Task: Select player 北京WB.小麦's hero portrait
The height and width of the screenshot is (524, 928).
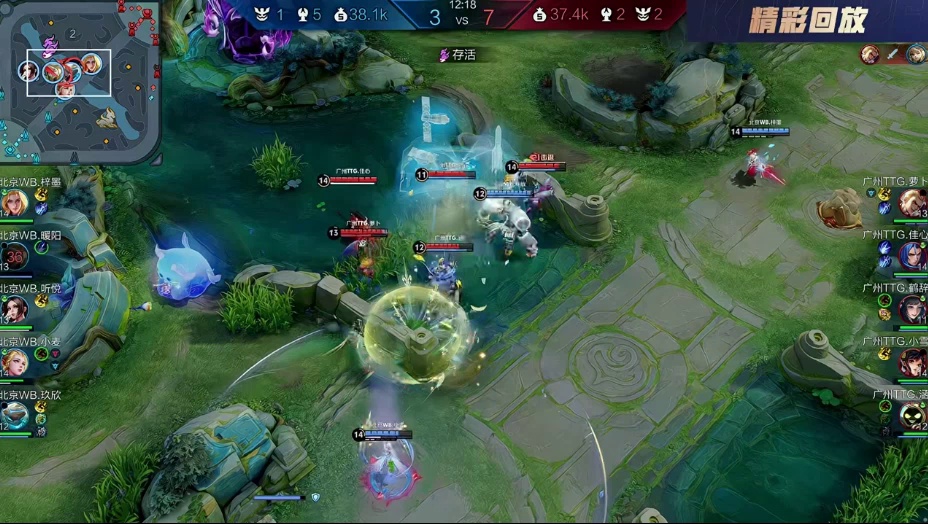Action: [14, 361]
